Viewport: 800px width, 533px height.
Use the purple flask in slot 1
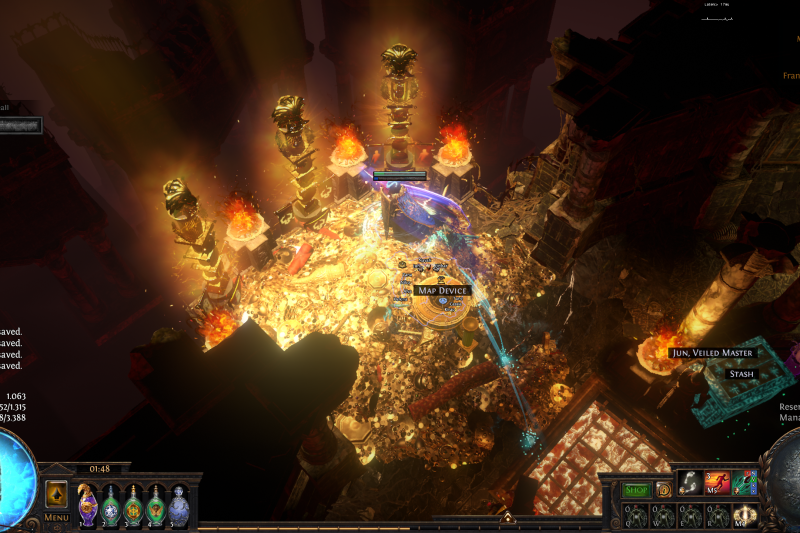click(88, 504)
